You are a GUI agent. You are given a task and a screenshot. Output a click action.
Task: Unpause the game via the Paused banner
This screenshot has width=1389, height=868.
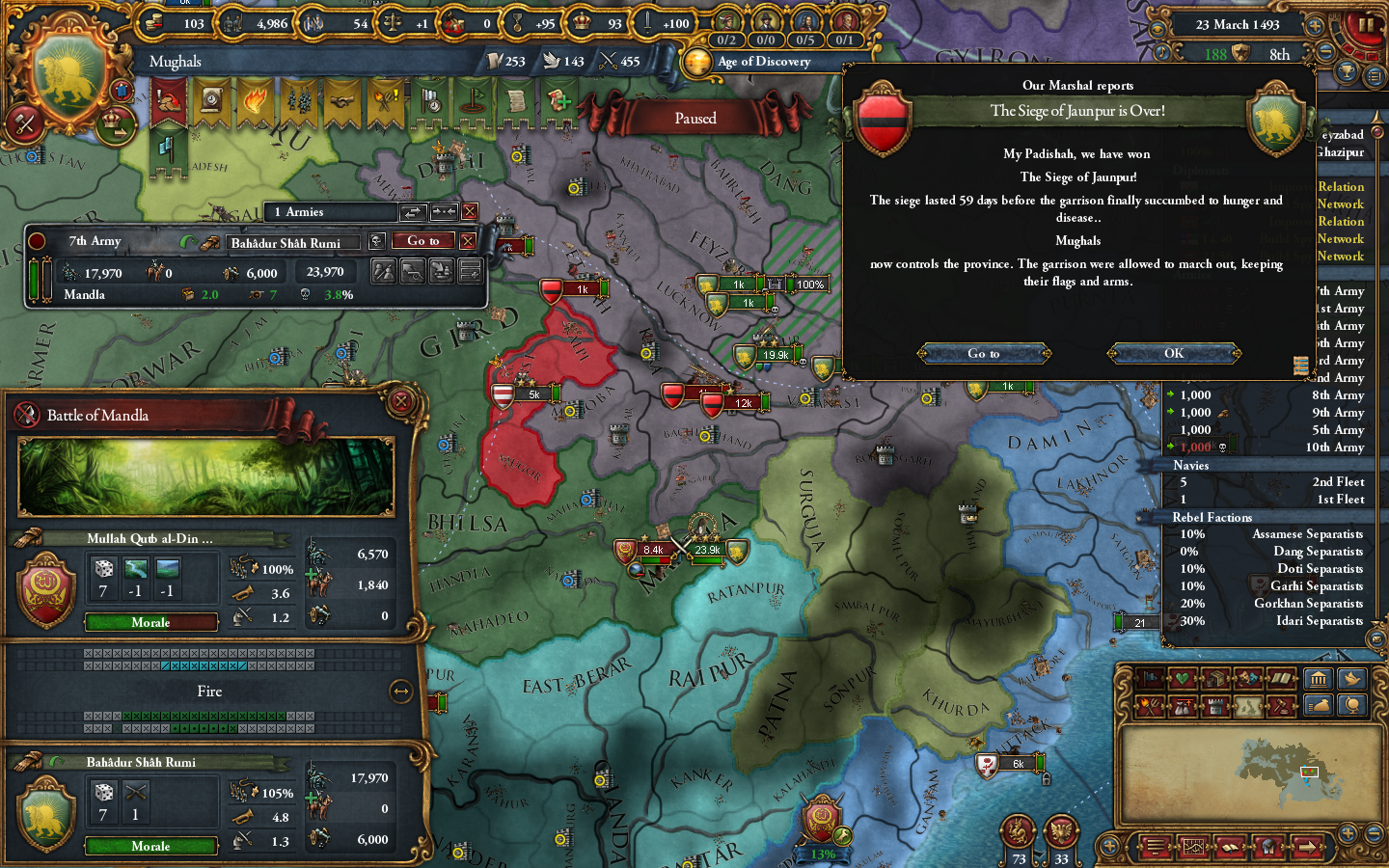[696, 118]
